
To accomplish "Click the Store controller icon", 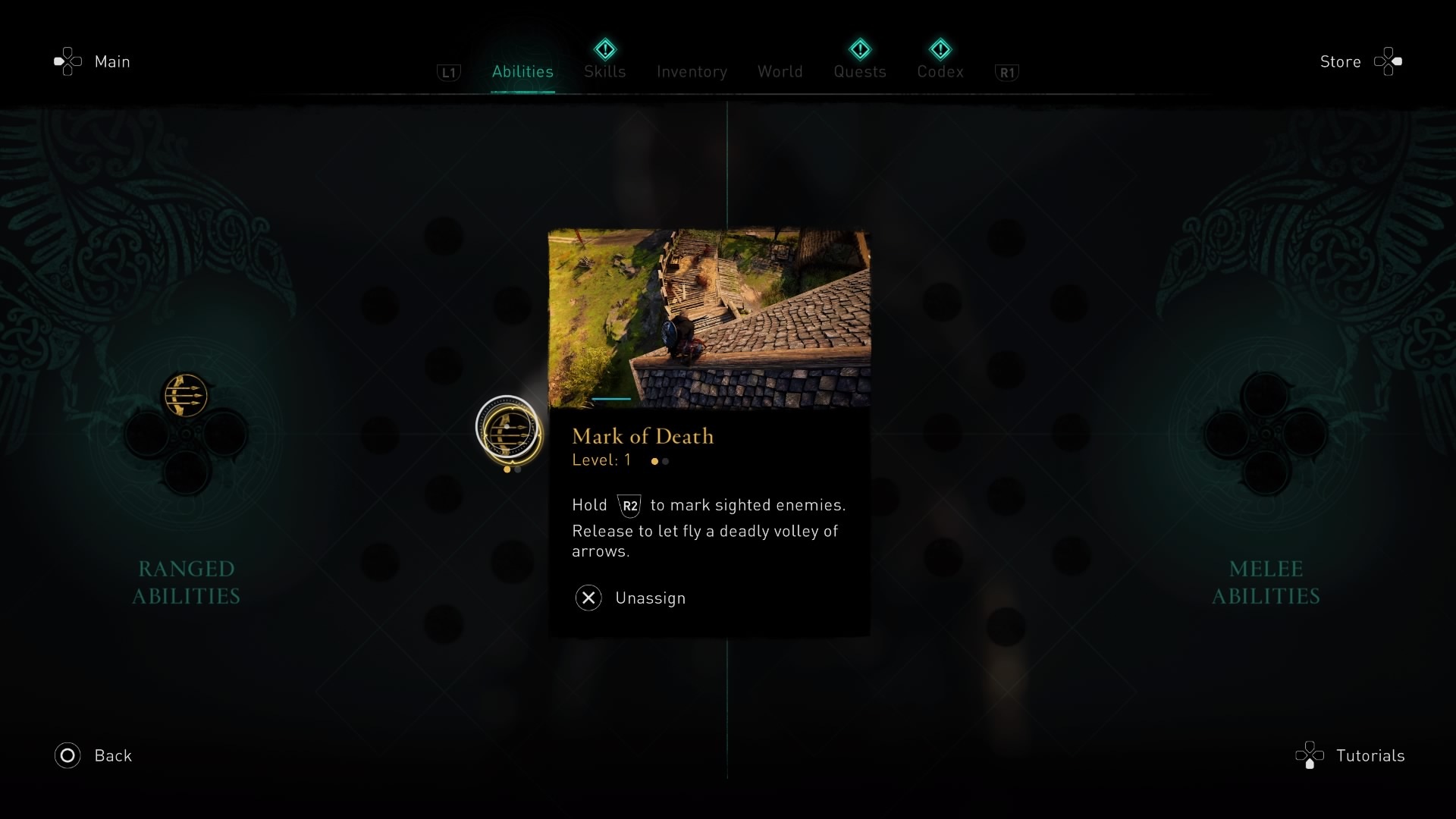I will (x=1388, y=61).
